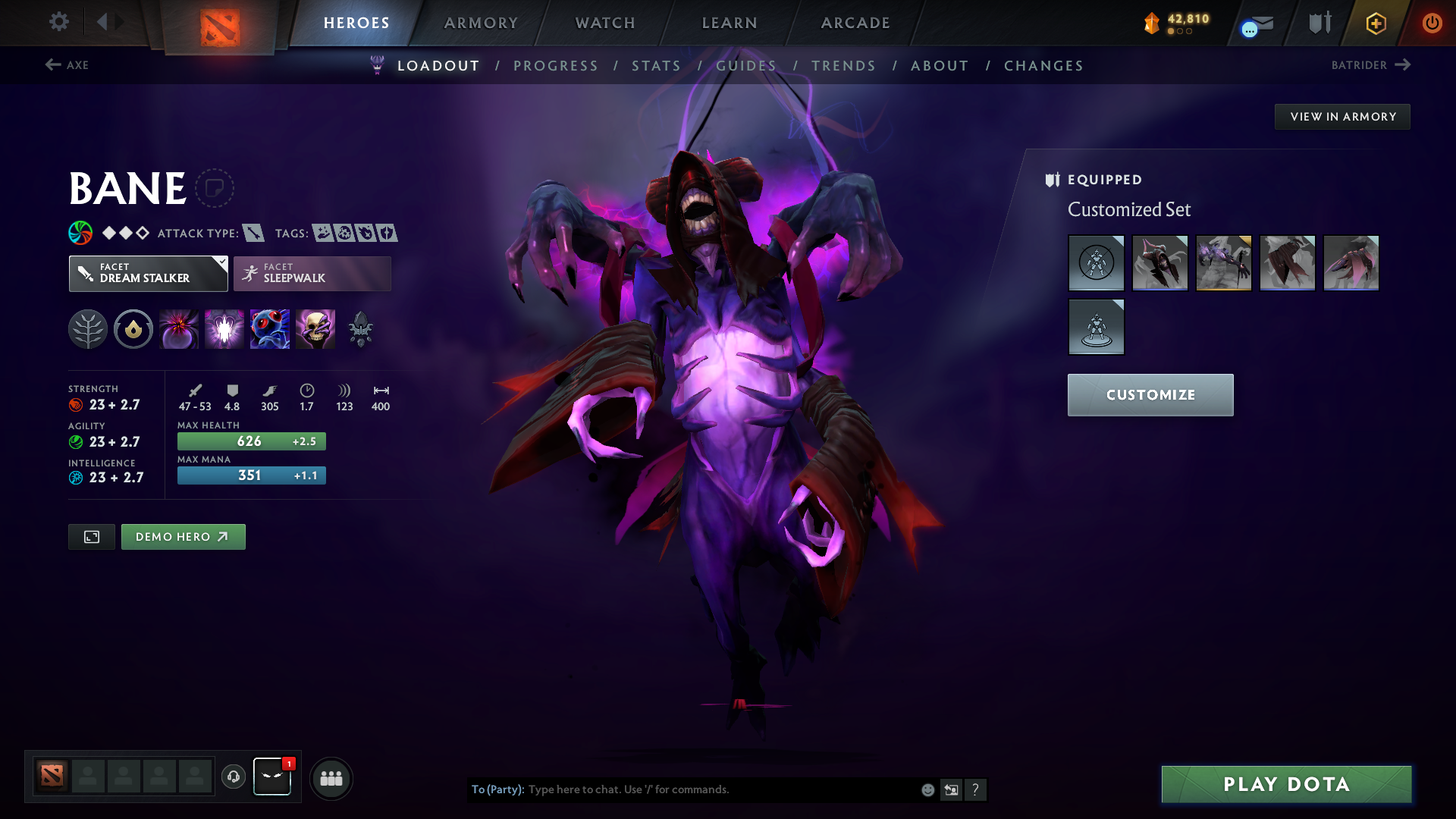
Task: Click the CUSTOMIZE button
Action: click(1150, 394)
